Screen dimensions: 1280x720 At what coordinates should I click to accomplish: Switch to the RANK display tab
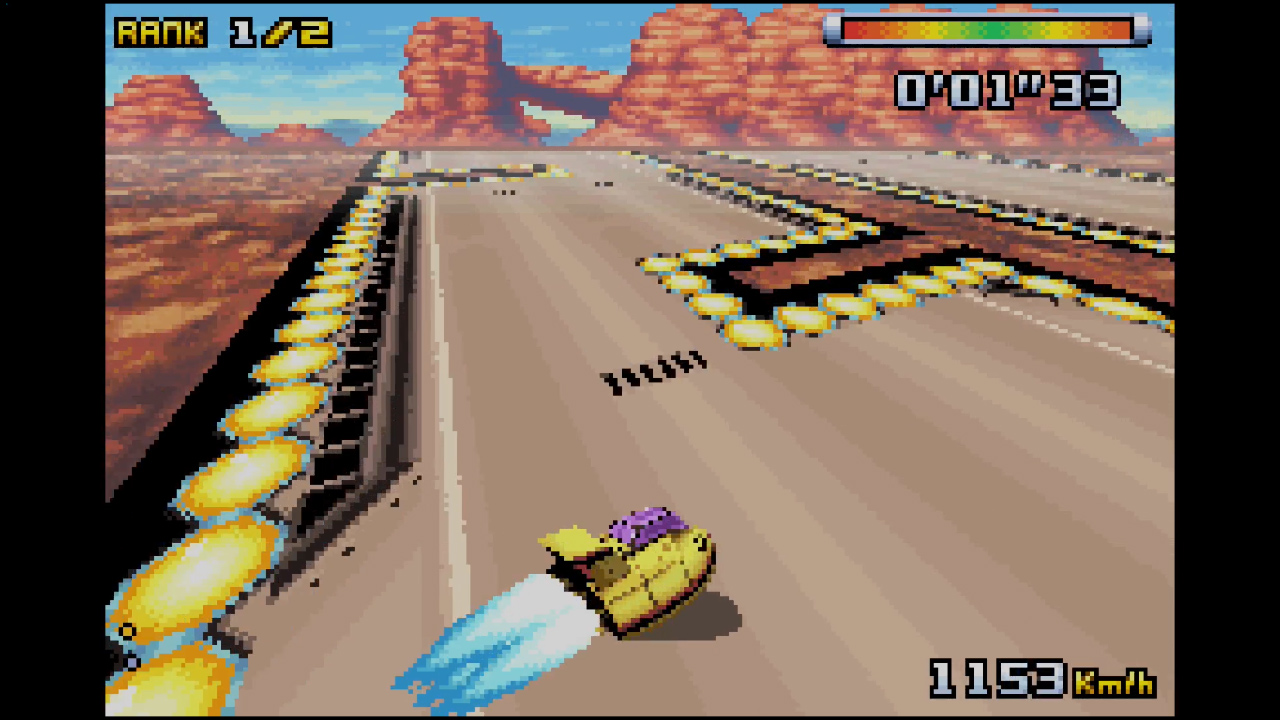160,33
